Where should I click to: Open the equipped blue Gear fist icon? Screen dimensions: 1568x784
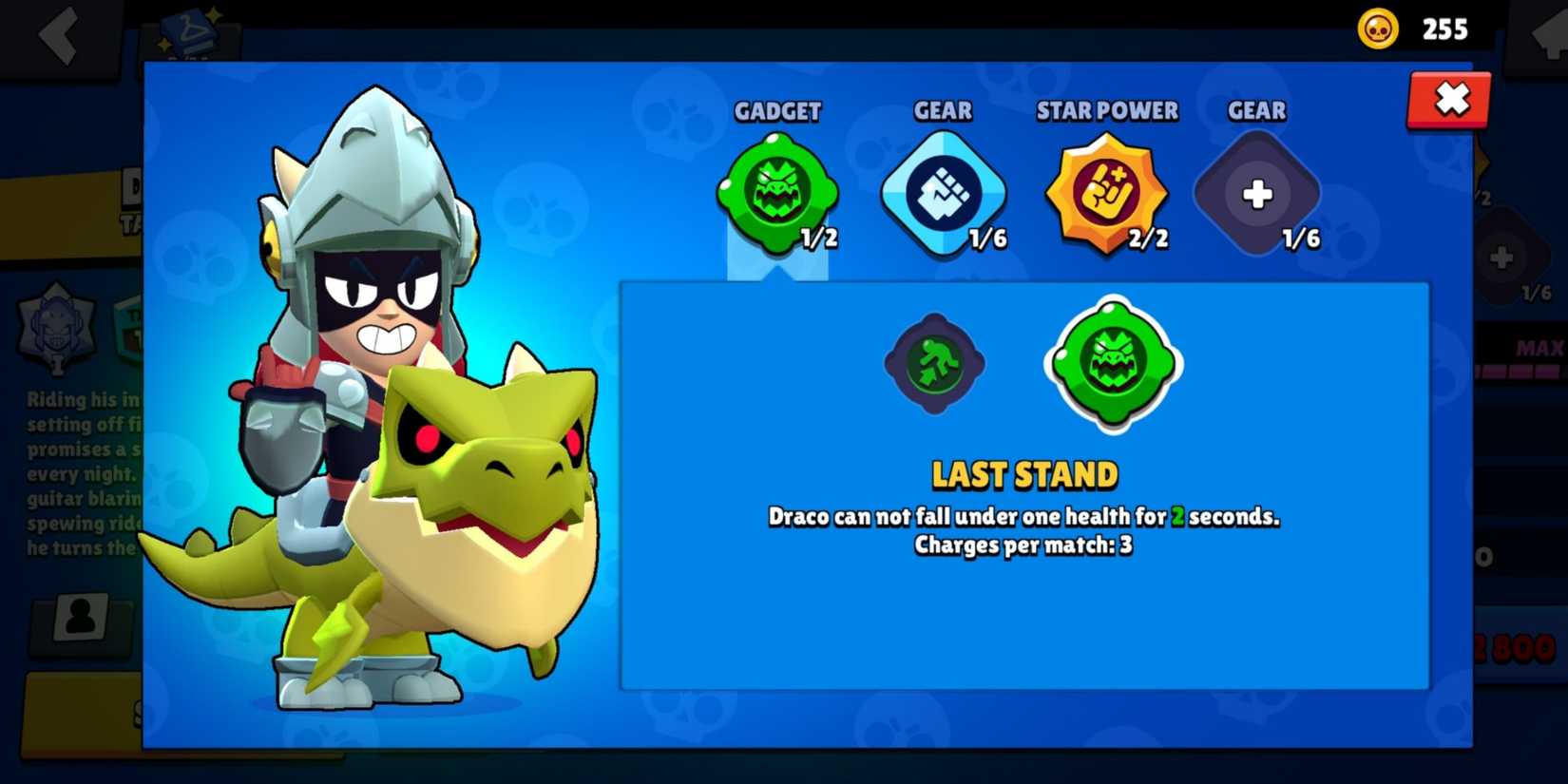click(x=944, y=195)
